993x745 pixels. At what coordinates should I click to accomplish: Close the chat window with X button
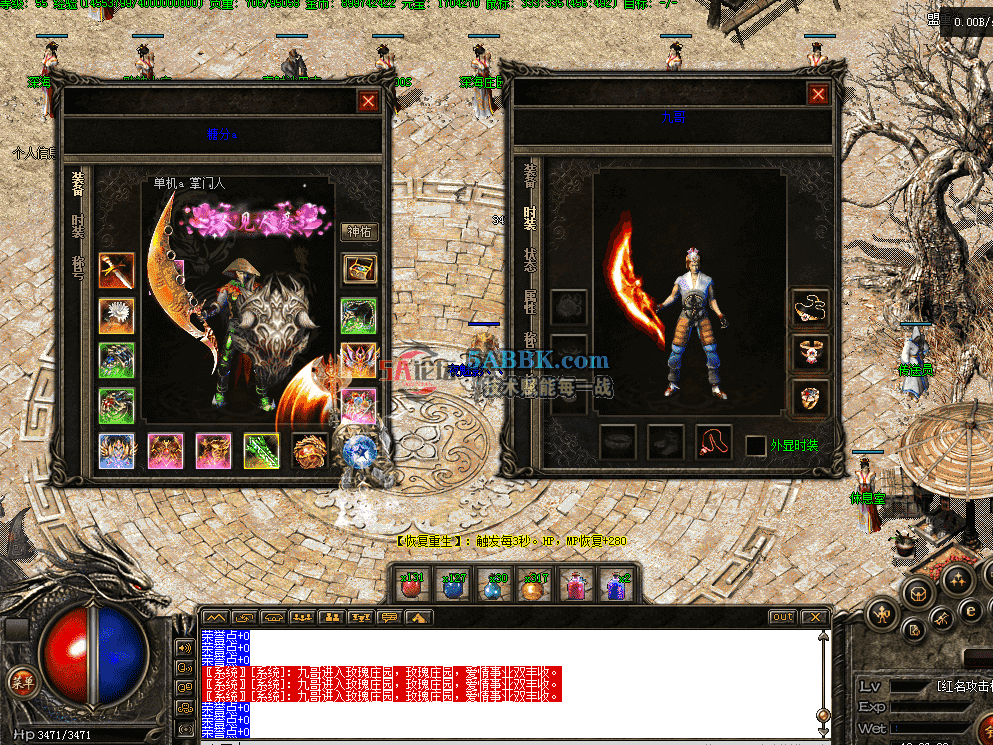pos(815,617)
